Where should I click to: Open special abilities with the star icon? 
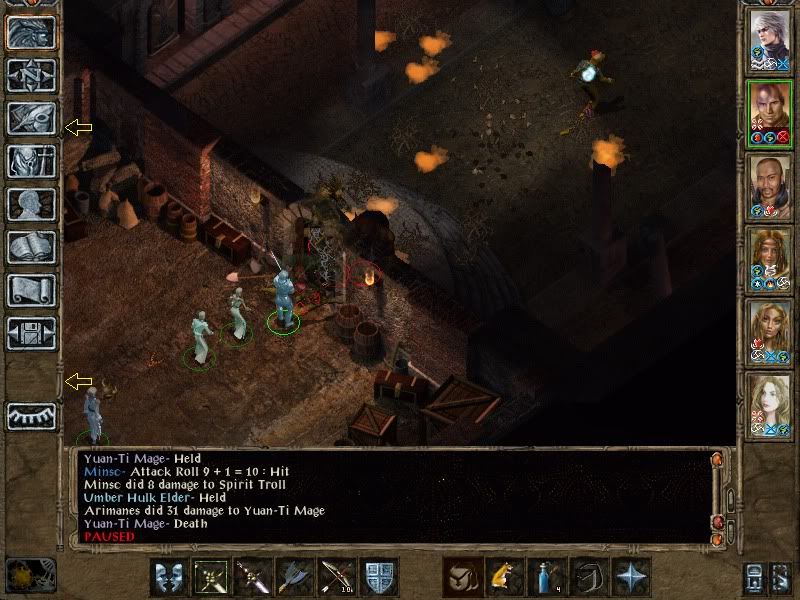point(630,577)
